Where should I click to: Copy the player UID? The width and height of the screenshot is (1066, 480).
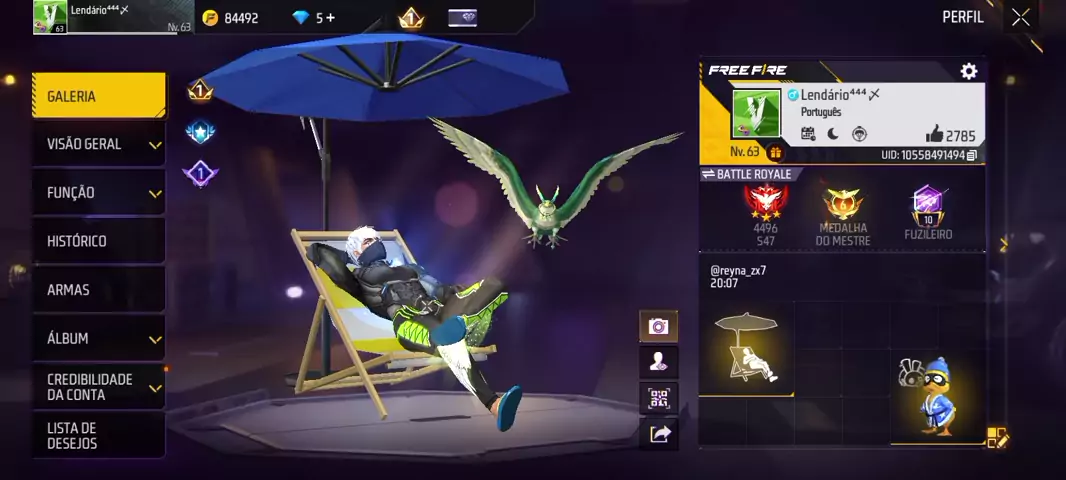click(x=972, y=156)
